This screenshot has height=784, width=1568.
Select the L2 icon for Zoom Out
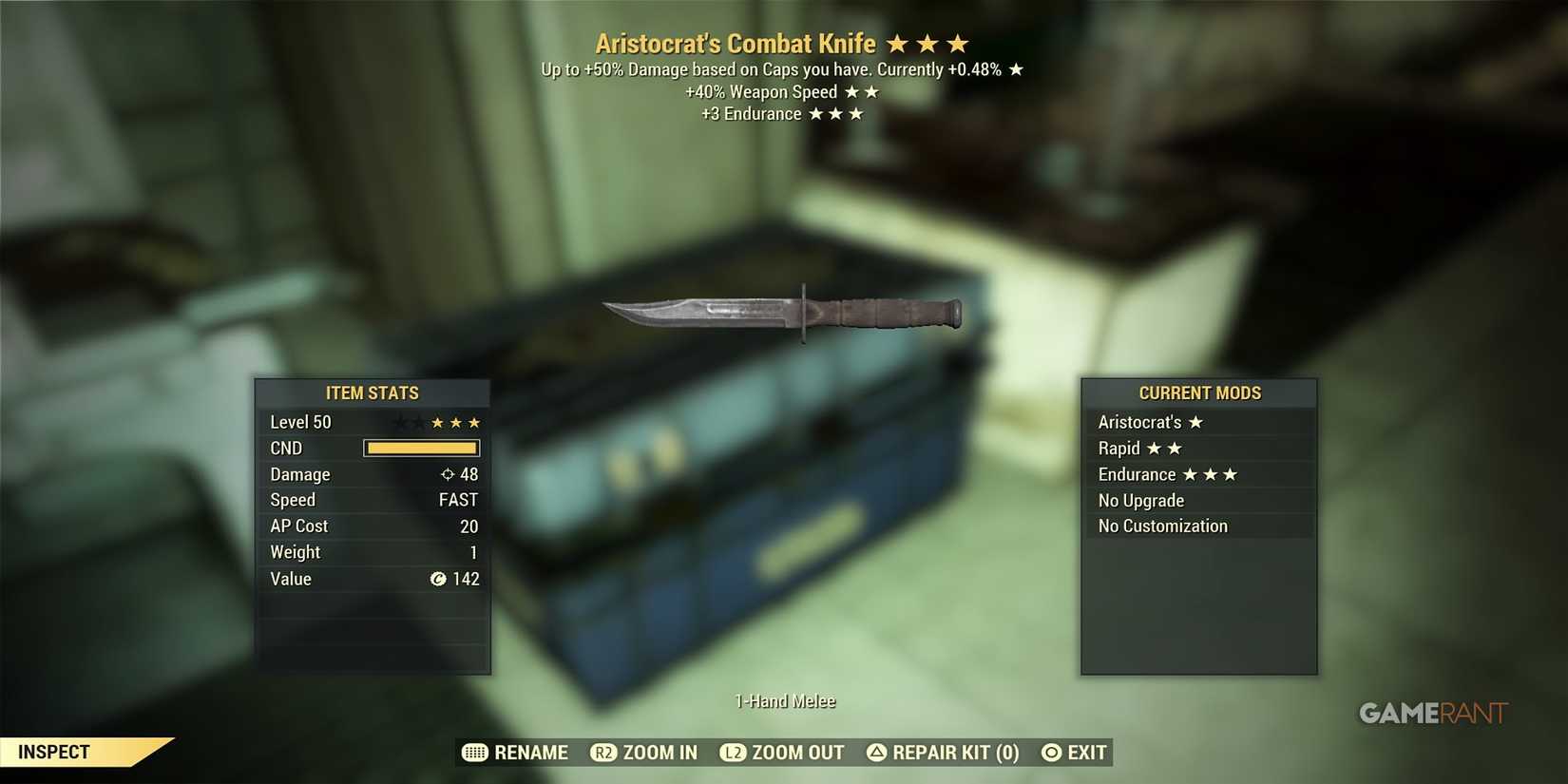(732, 752)
